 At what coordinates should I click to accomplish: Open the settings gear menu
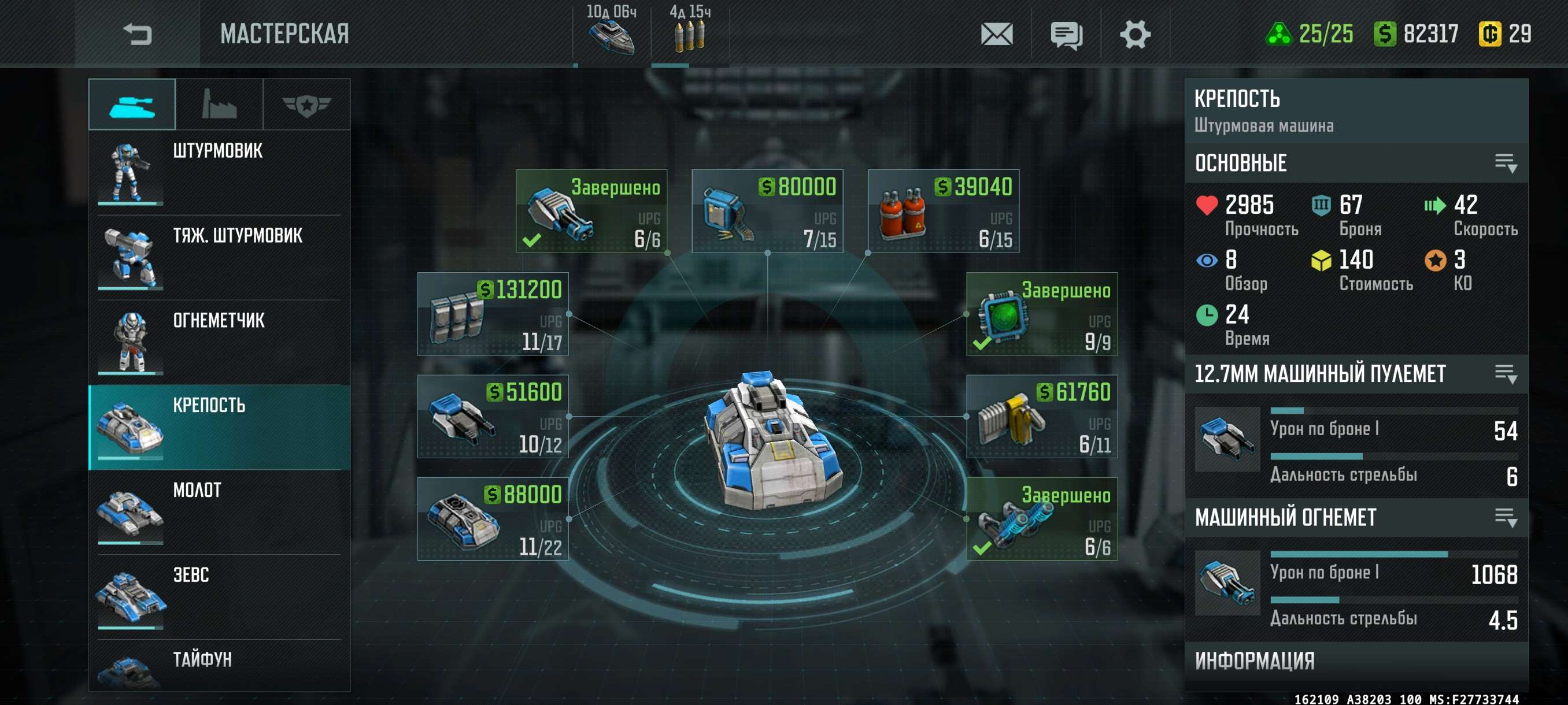(x=1134, y=34)
